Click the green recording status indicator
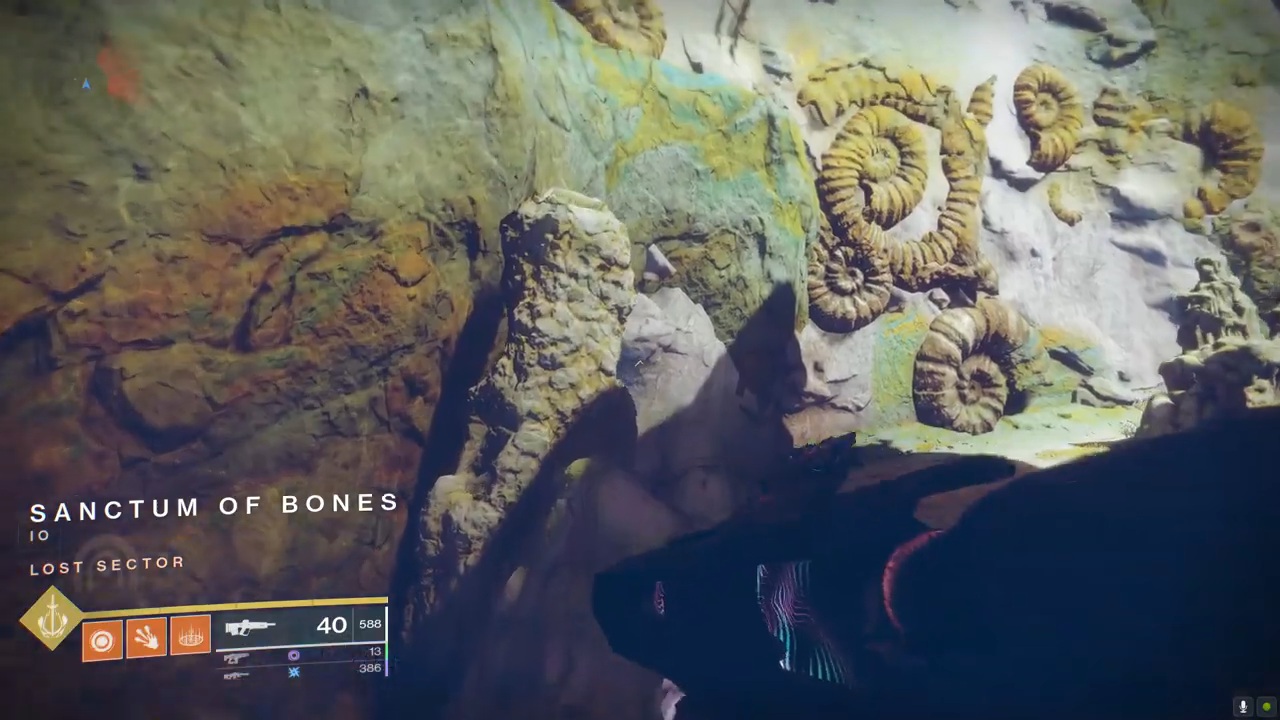 point(1266,706)
